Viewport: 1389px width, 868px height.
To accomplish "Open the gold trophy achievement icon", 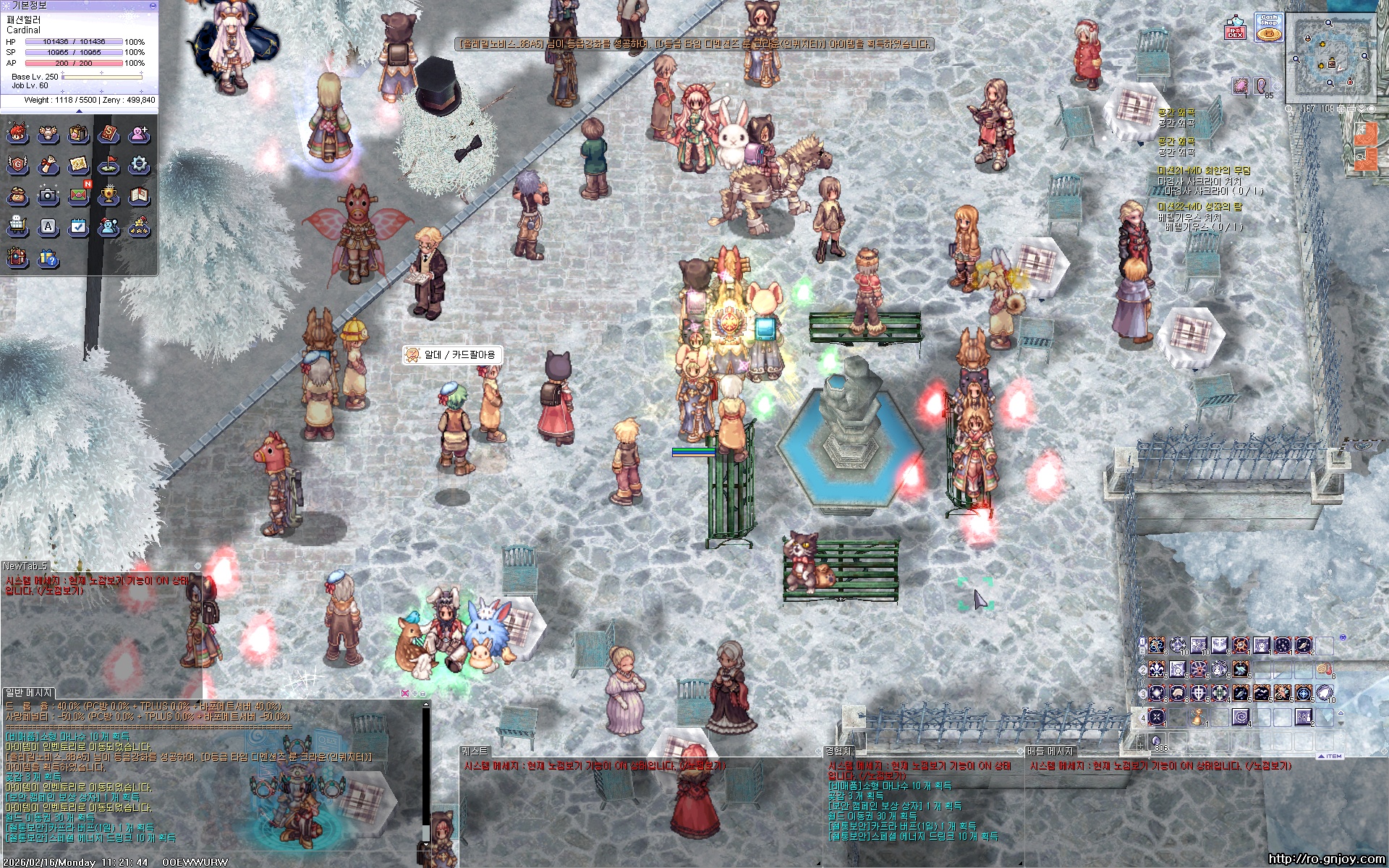I will click(x=109, y=195).
